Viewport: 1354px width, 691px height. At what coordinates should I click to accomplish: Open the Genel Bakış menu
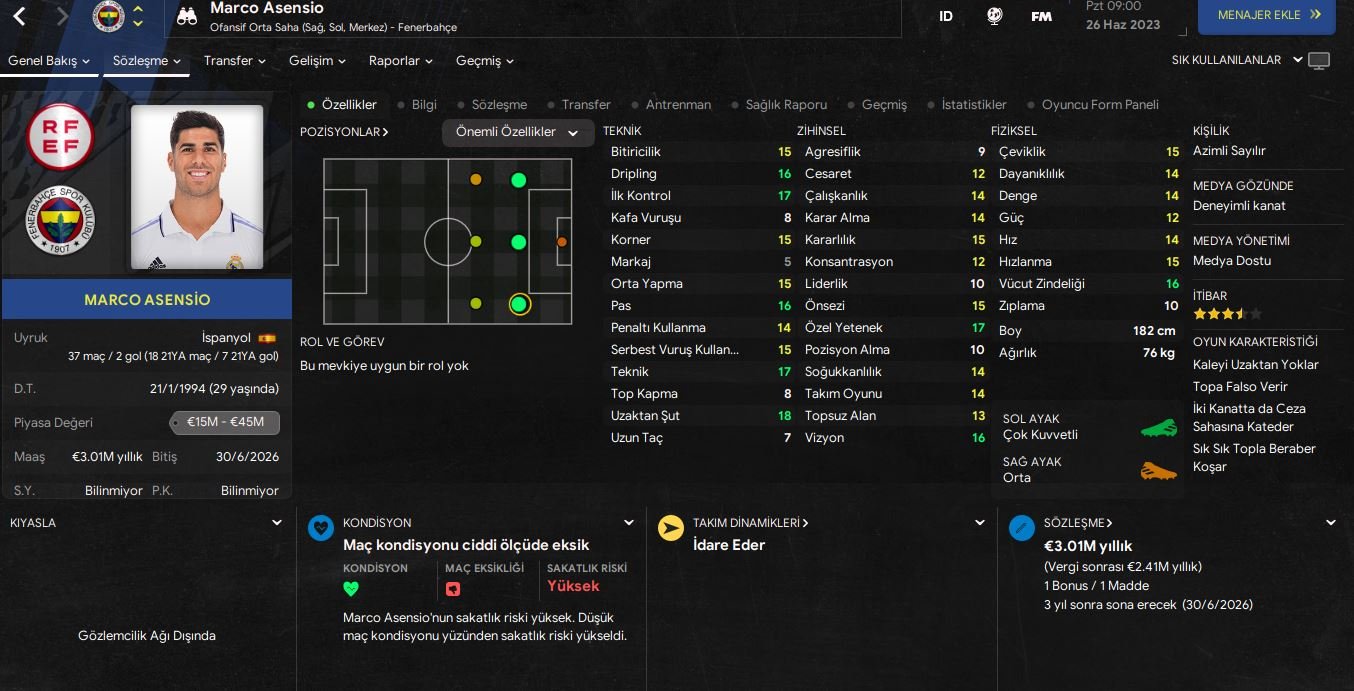tap(48, 61)
